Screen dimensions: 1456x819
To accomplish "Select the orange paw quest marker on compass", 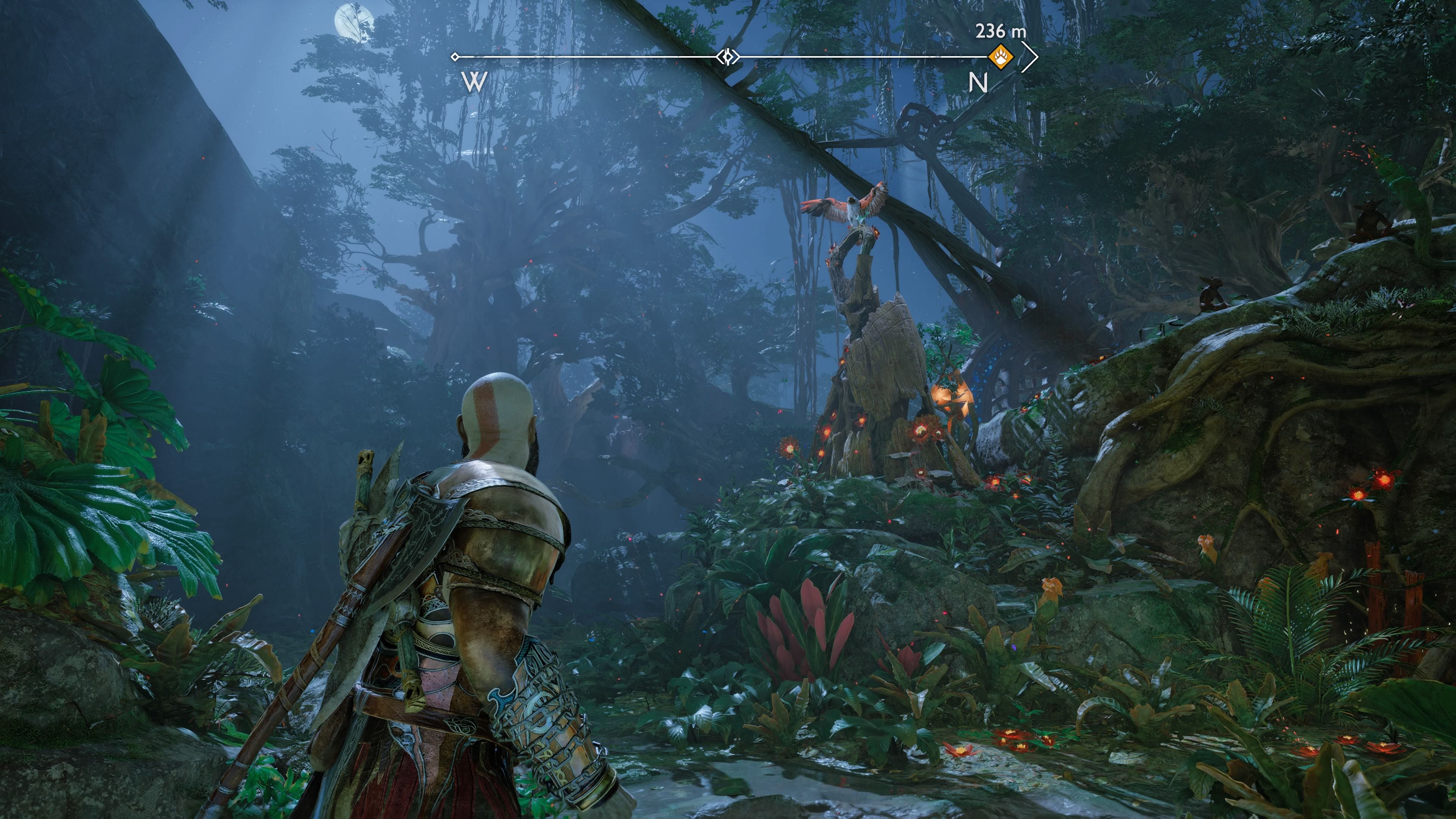I will pyautogui.click(x=1001, y=57).
